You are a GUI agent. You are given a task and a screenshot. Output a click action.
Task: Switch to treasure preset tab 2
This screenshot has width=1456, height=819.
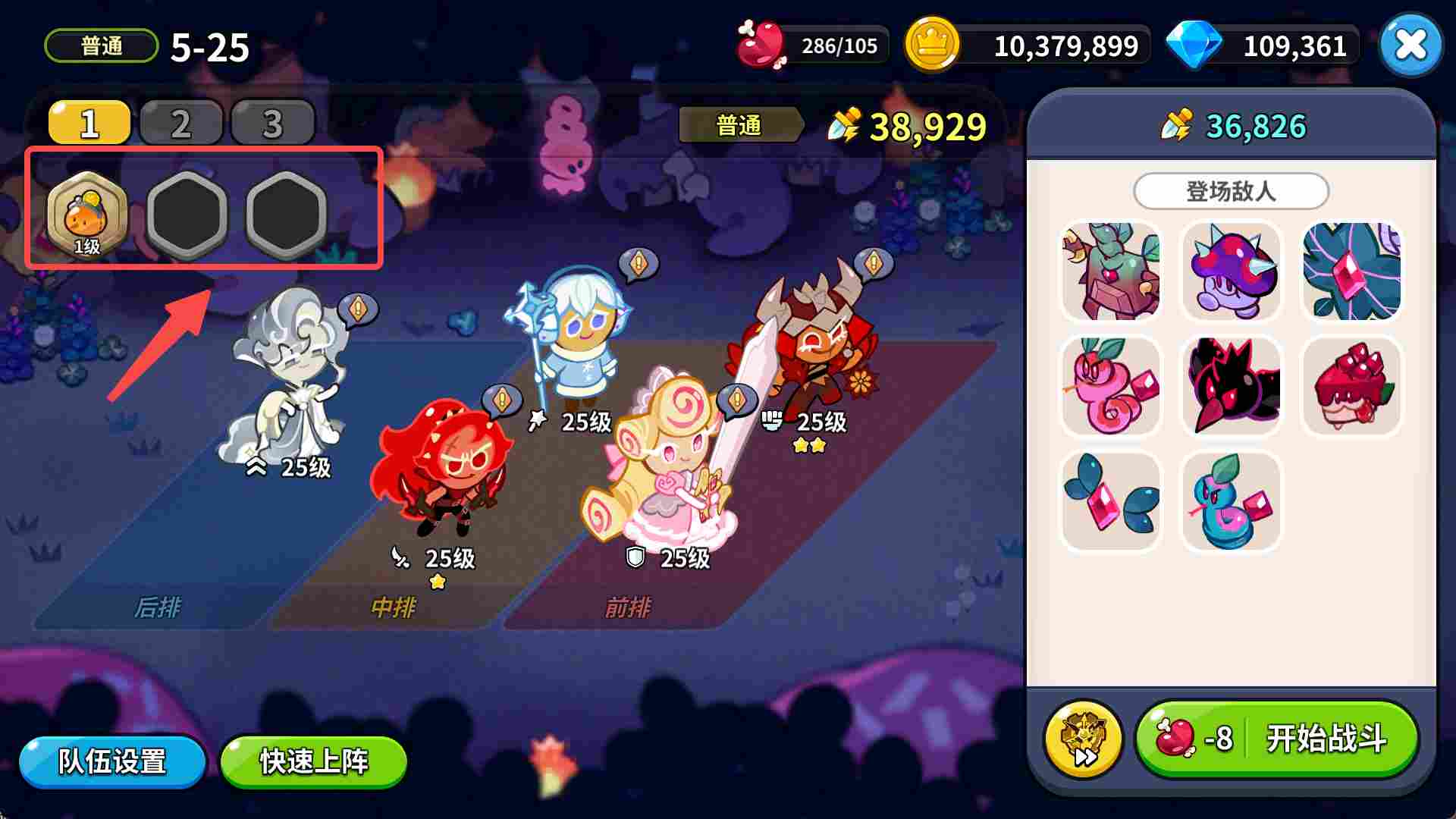[180, 123]
